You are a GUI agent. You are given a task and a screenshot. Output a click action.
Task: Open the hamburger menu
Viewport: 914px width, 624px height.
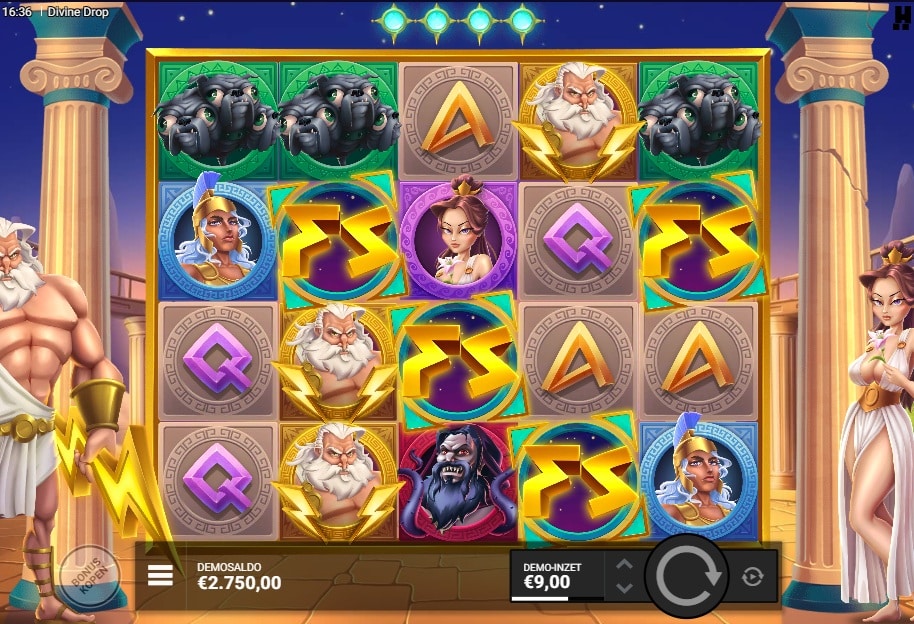pyautogui.click(x=160, y=575)
